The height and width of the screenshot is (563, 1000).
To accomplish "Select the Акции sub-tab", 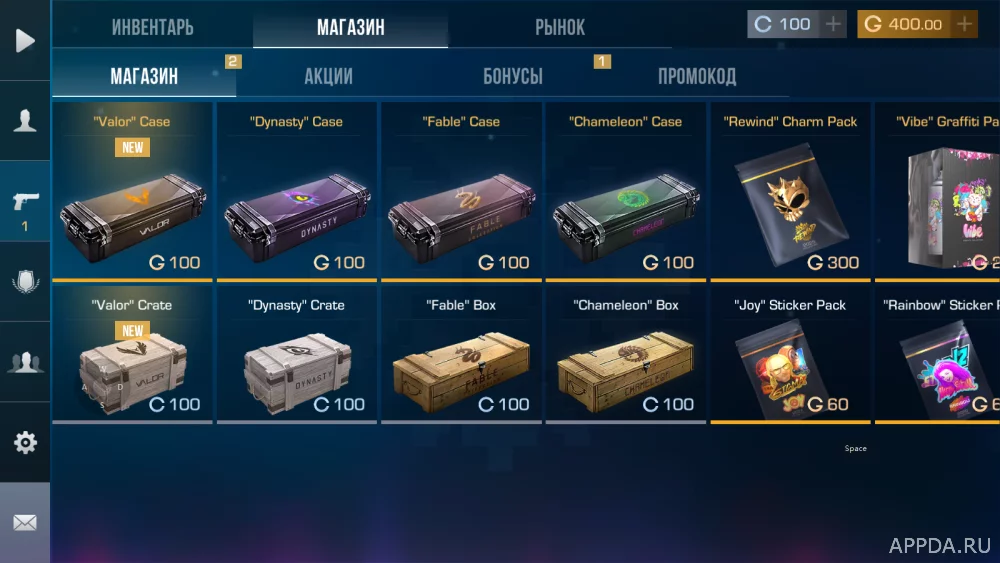I will (x=328, y=76).
